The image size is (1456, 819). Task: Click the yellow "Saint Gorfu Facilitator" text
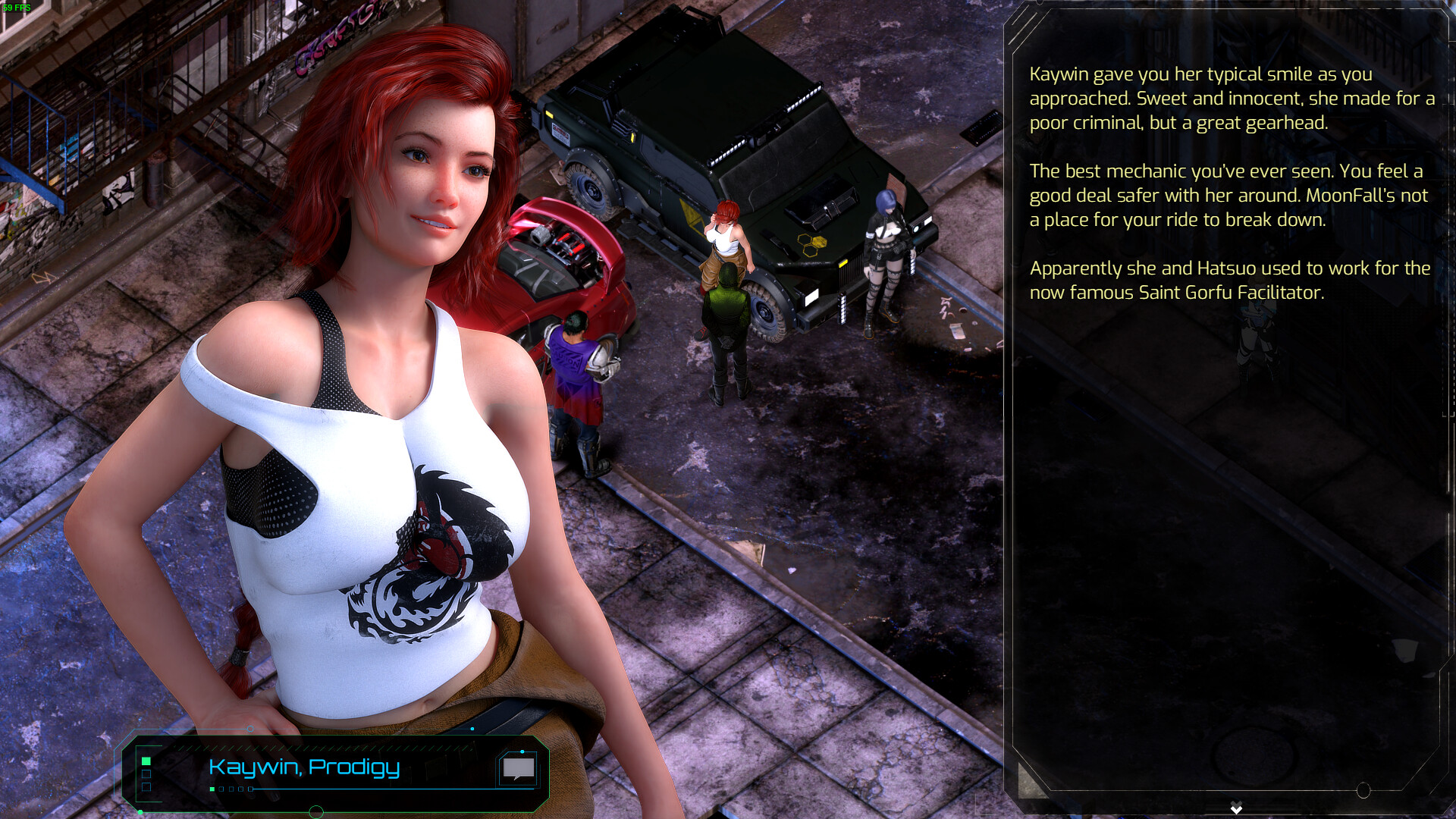[1227, 290]
